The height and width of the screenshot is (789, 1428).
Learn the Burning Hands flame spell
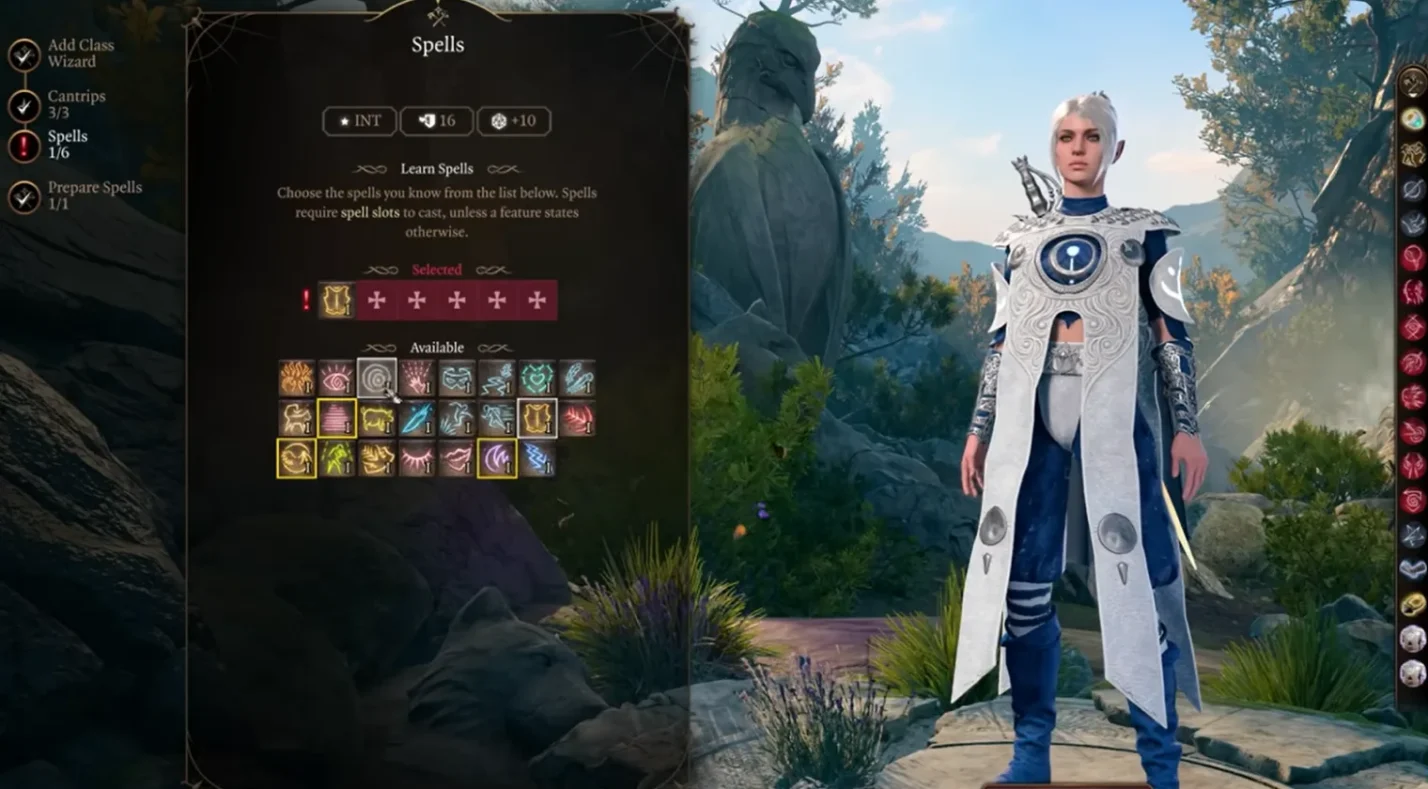tap(297, 379)
